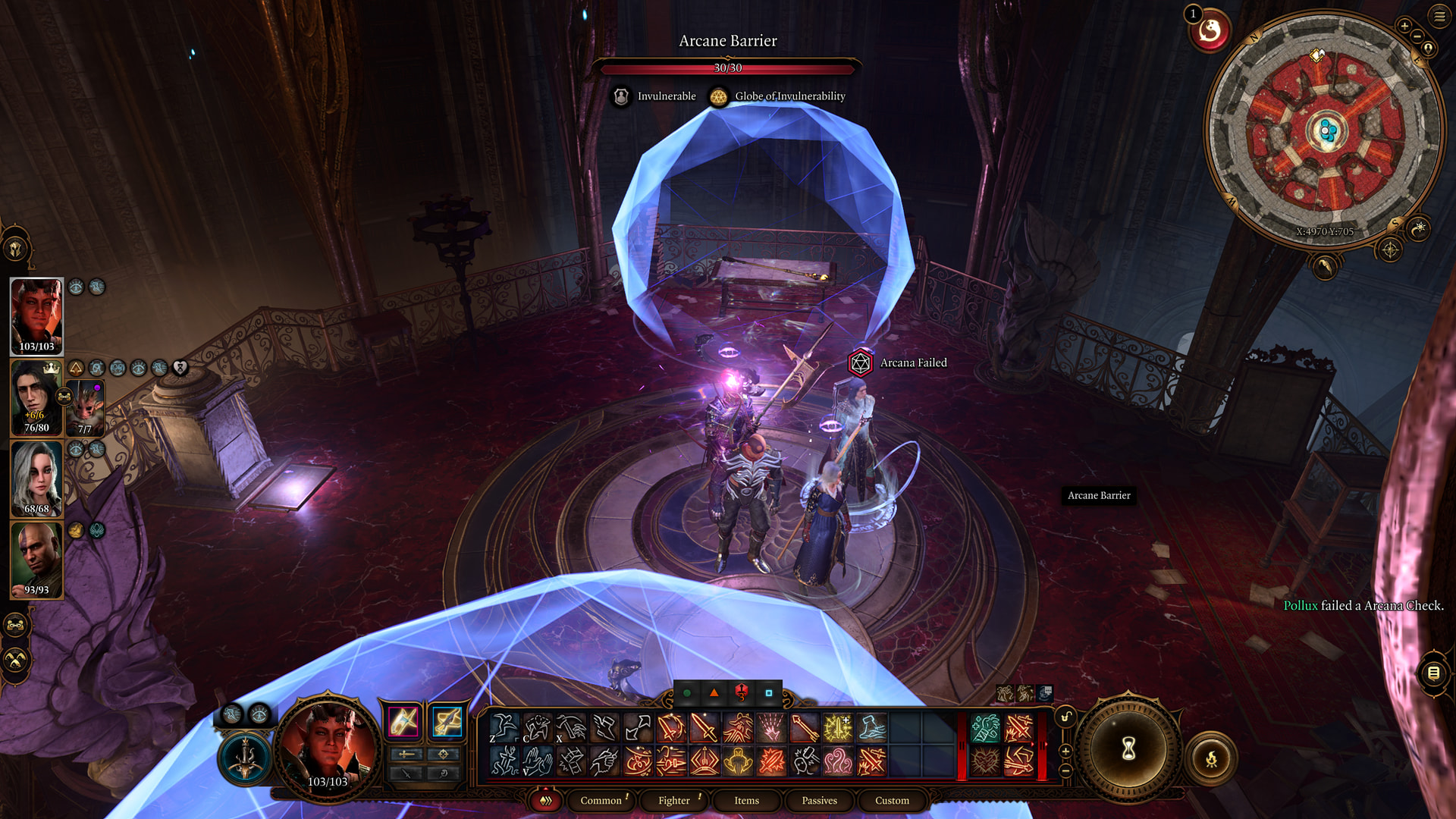This screenshot has width=1456, height=819.
Task: Open the hamburger game menu
Action: pos(1439,15)
